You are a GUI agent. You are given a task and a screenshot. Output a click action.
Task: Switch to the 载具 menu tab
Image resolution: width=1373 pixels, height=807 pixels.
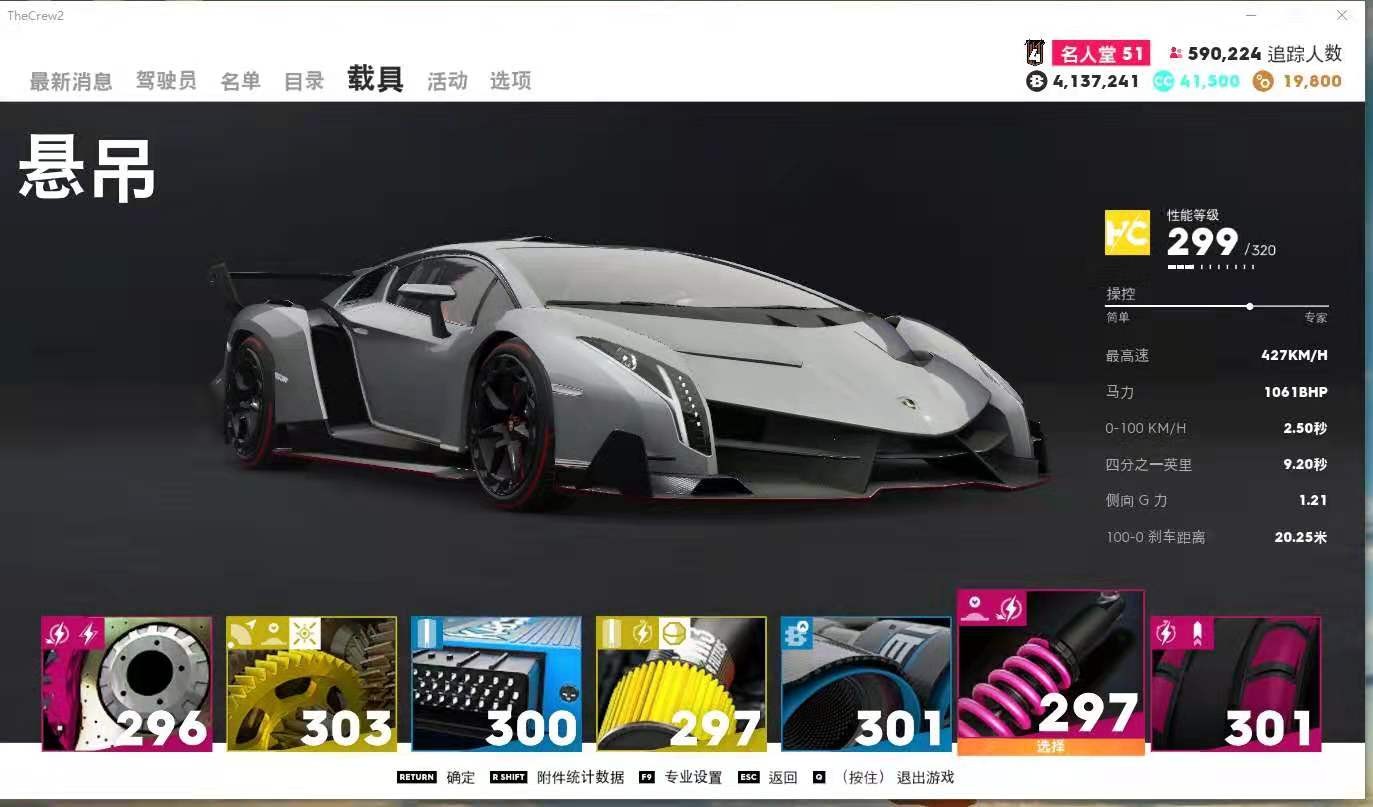376,79
